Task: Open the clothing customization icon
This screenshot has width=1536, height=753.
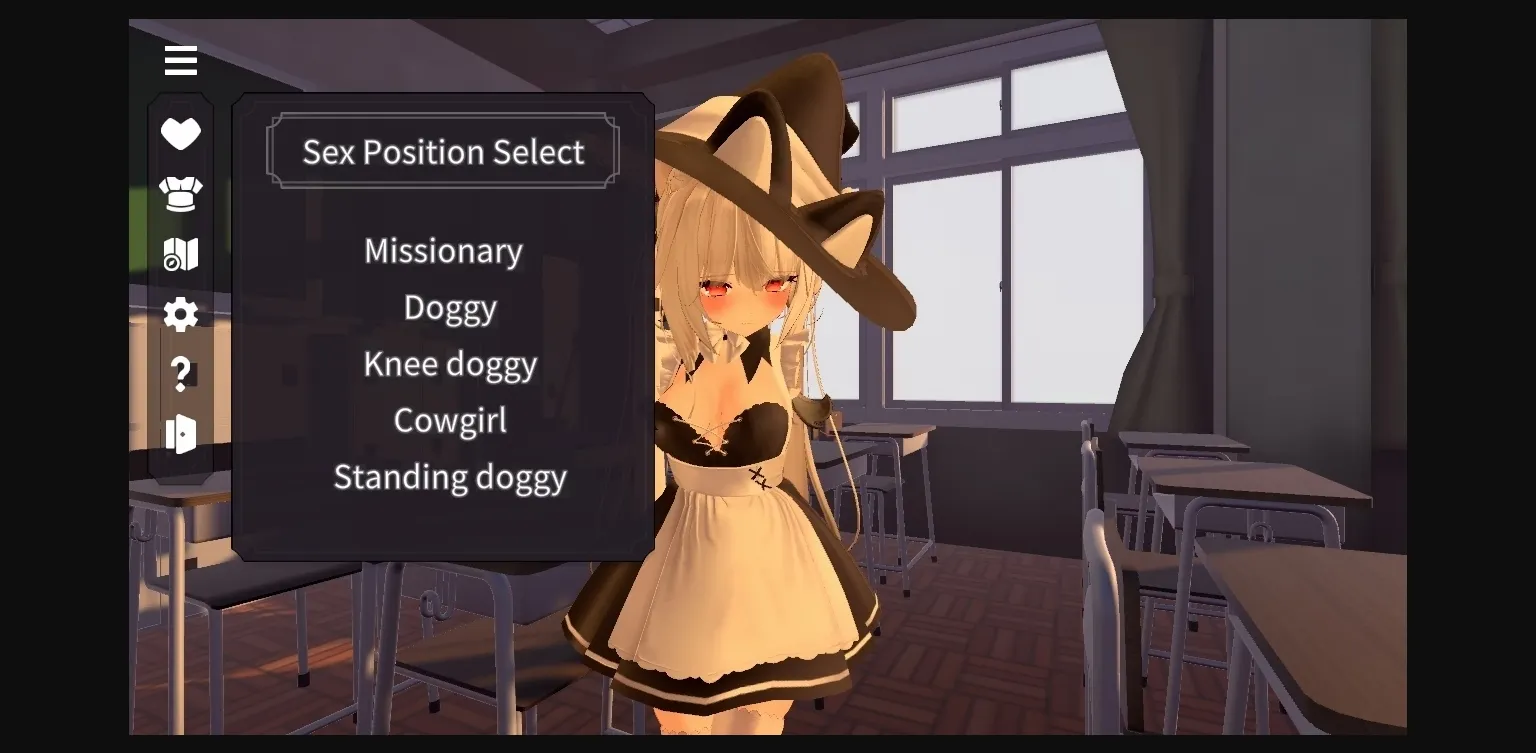Action: pyautogui.click(x=180, y=193)
